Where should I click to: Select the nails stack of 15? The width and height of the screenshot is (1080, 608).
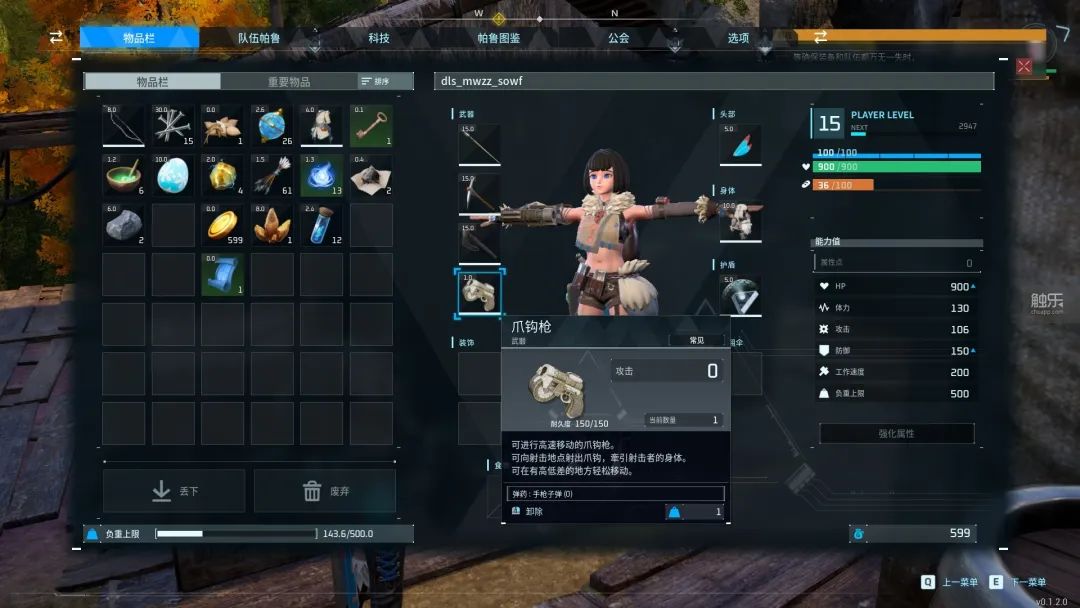click(x=173, y=126)
